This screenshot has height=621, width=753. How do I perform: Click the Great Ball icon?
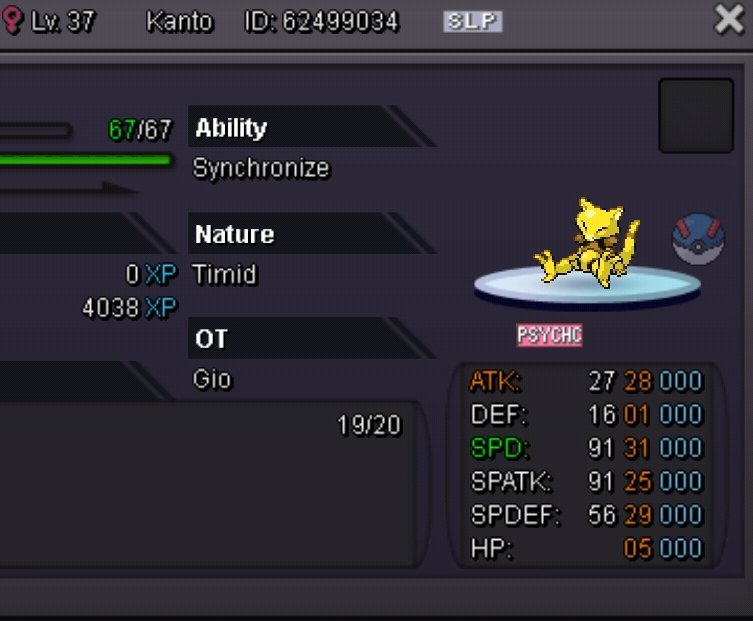(698, 241)
